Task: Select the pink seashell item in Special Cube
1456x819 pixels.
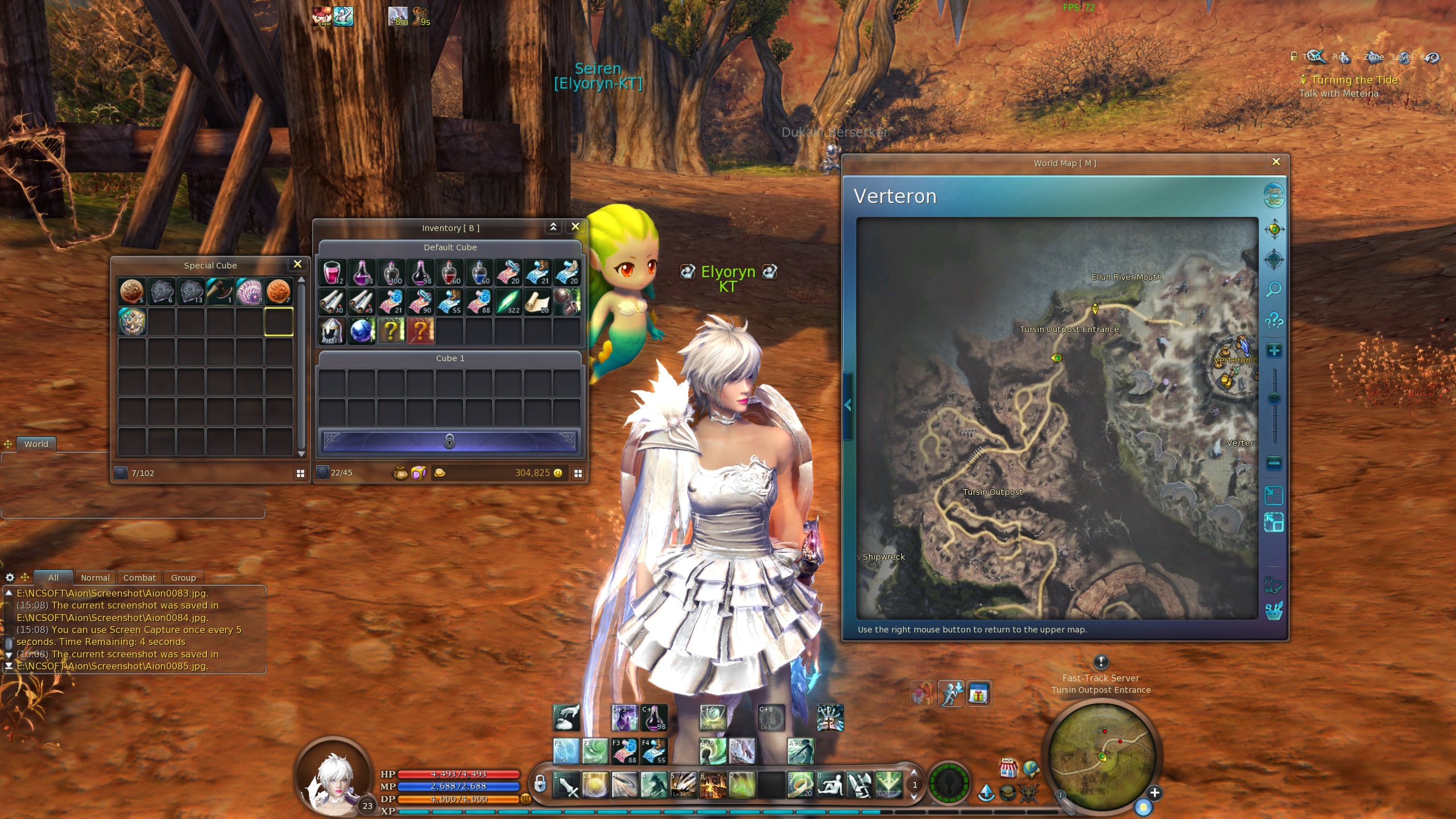Action: coord(249,292)
